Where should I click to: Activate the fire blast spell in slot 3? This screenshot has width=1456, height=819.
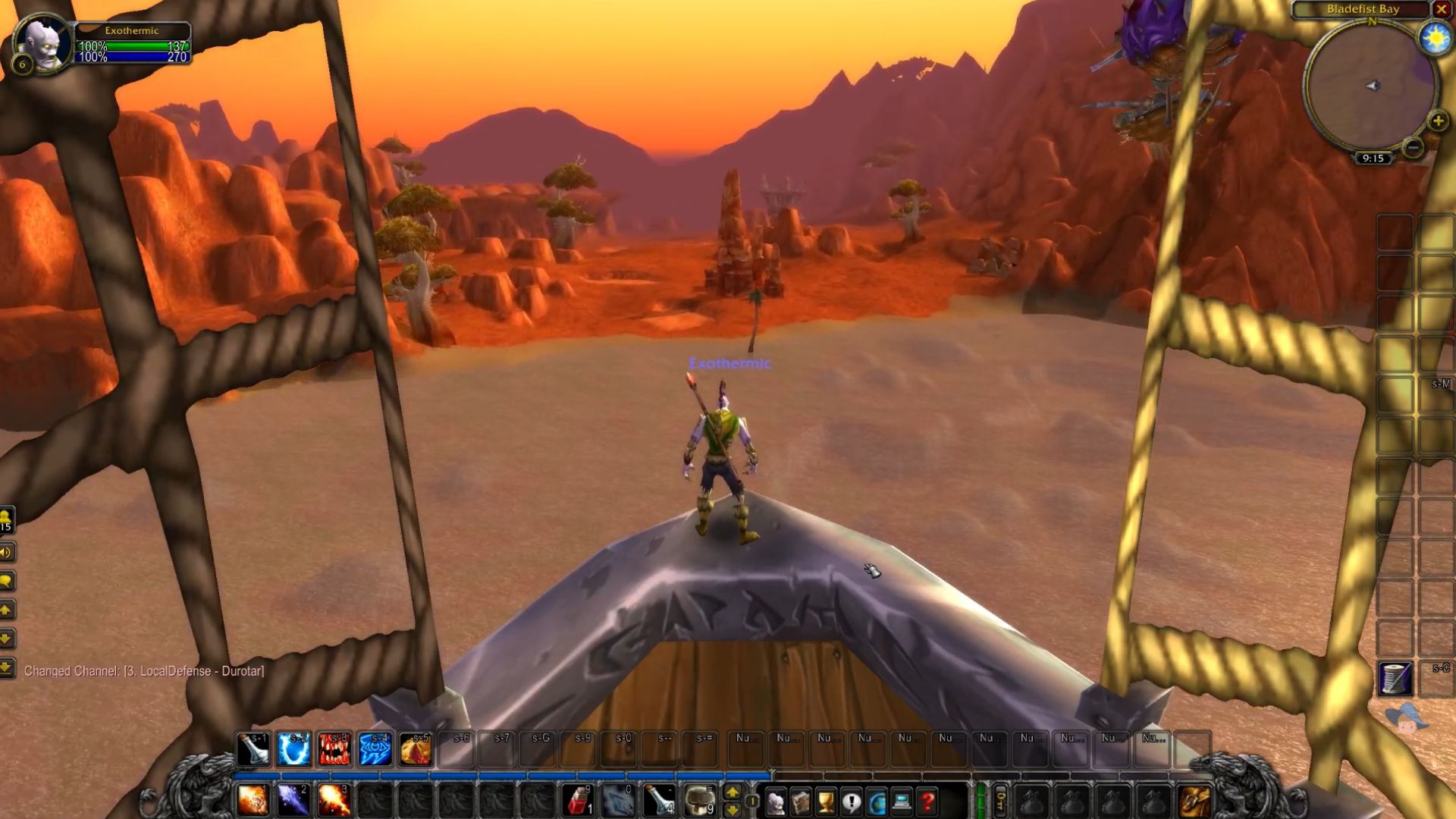(334, 800)
